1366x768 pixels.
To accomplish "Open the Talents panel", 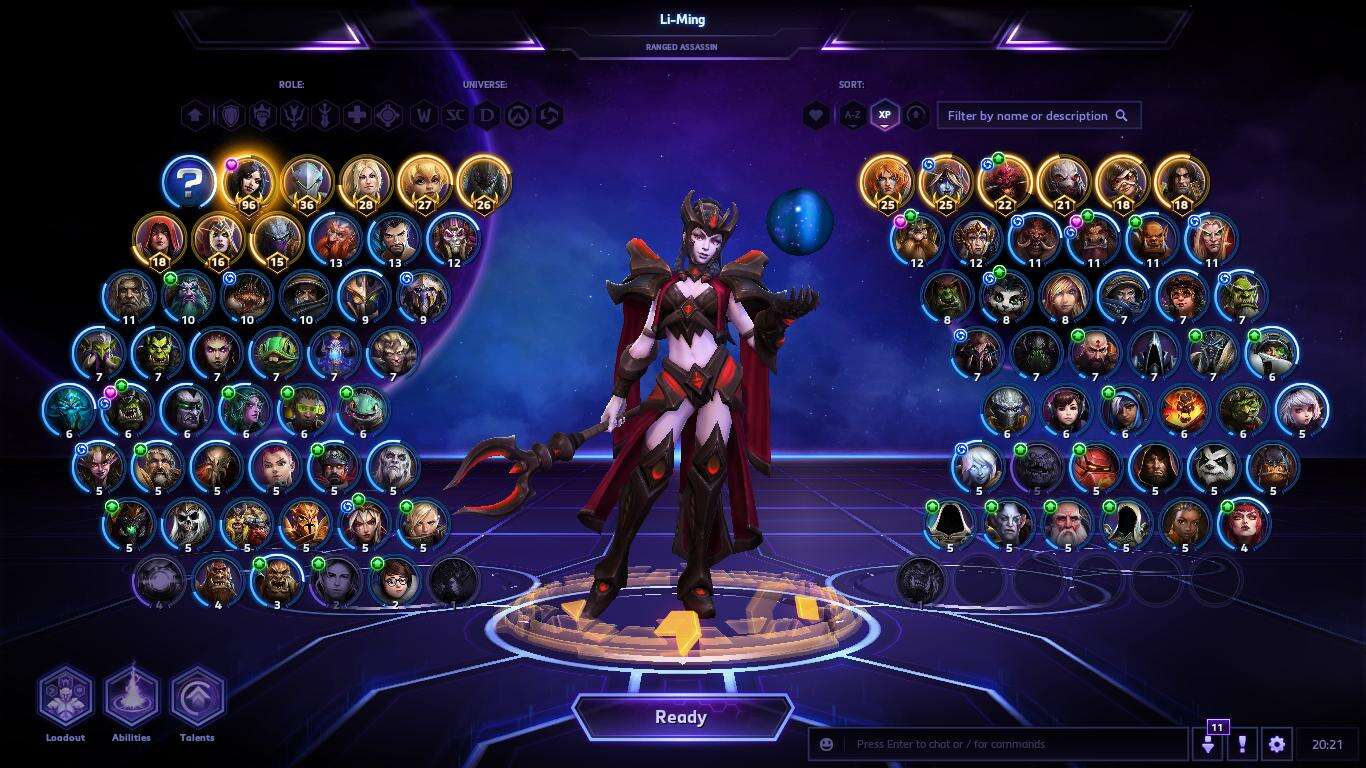I will pyautogui.click(x=197, y=698).
